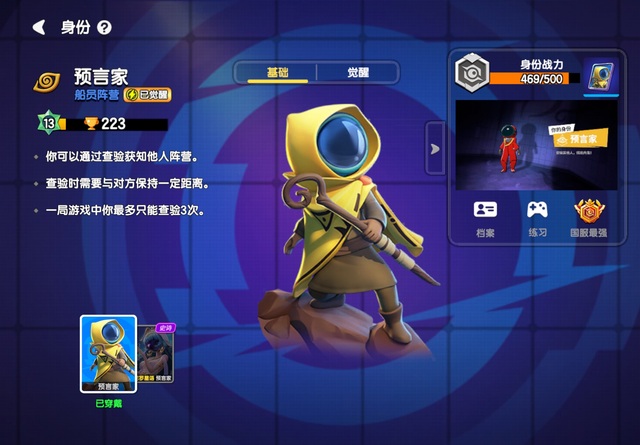Screen dimensions: 640x445
Task: Collapse the side panel arrow
Action: (x=435, y=148)
